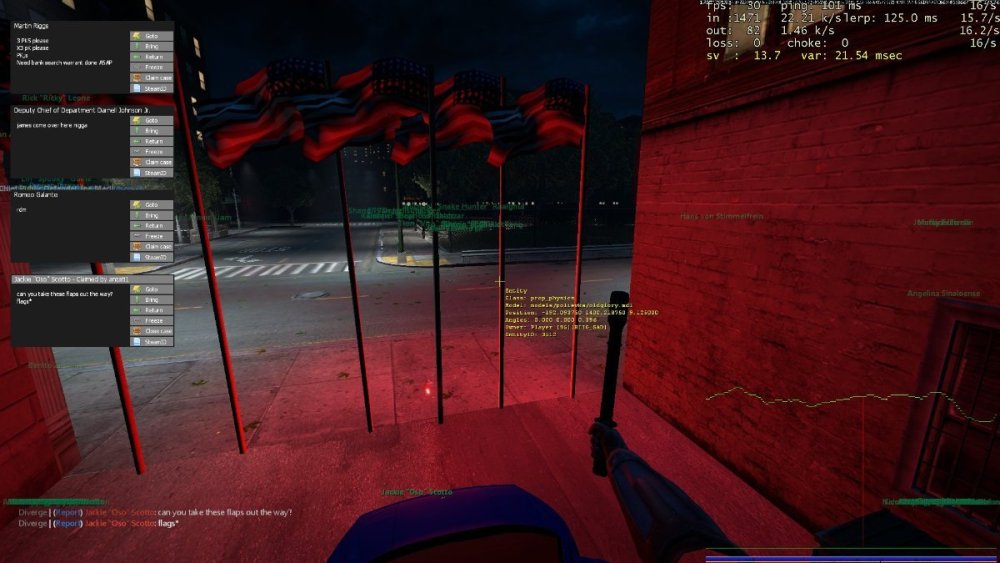1000x563 pixels.
Task: Click Goto in Martin Riggs' report panel
Action: [x=151, y=36]
